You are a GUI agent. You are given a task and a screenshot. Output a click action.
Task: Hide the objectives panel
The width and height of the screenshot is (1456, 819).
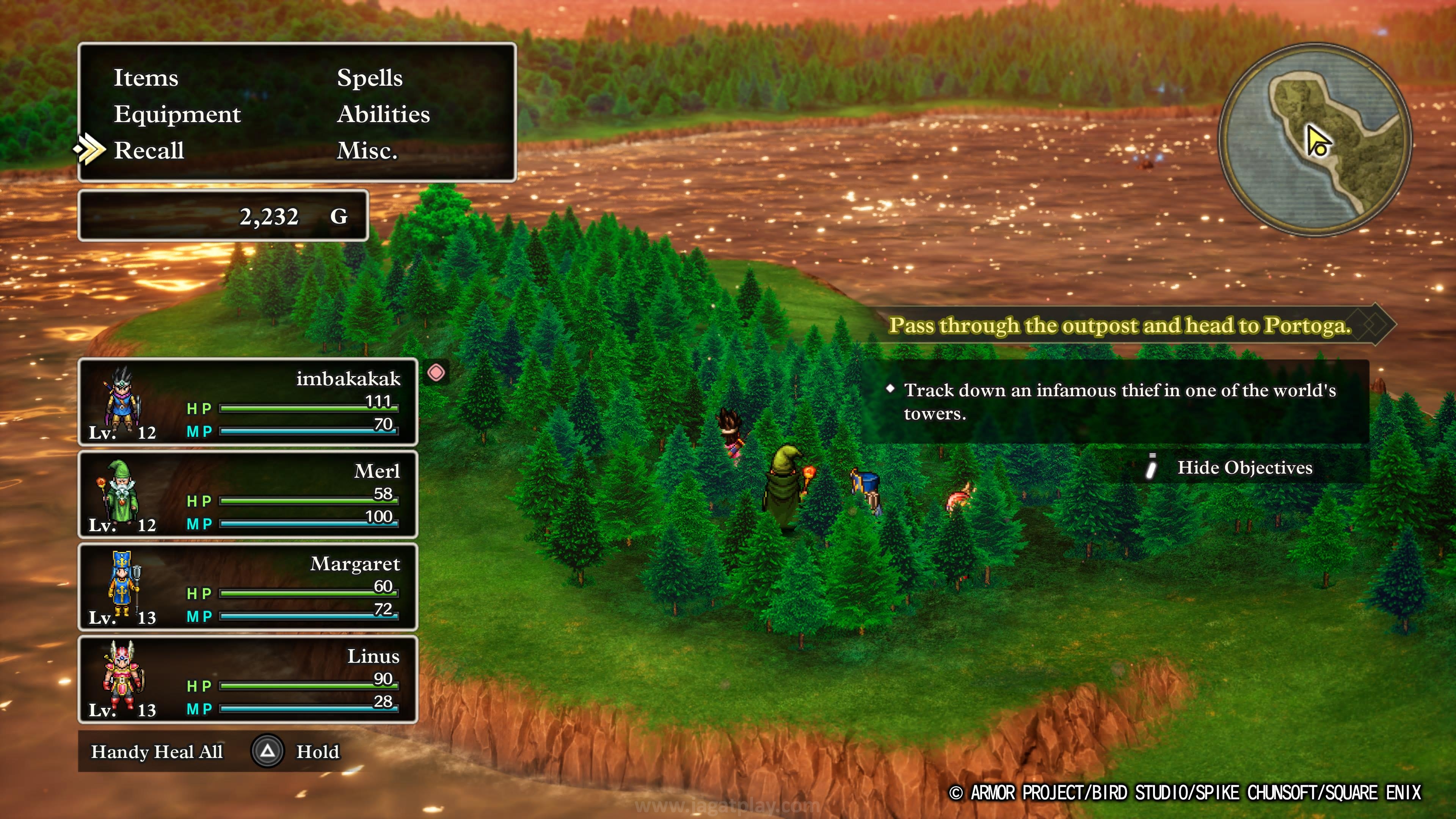[x=1244, y=468]
